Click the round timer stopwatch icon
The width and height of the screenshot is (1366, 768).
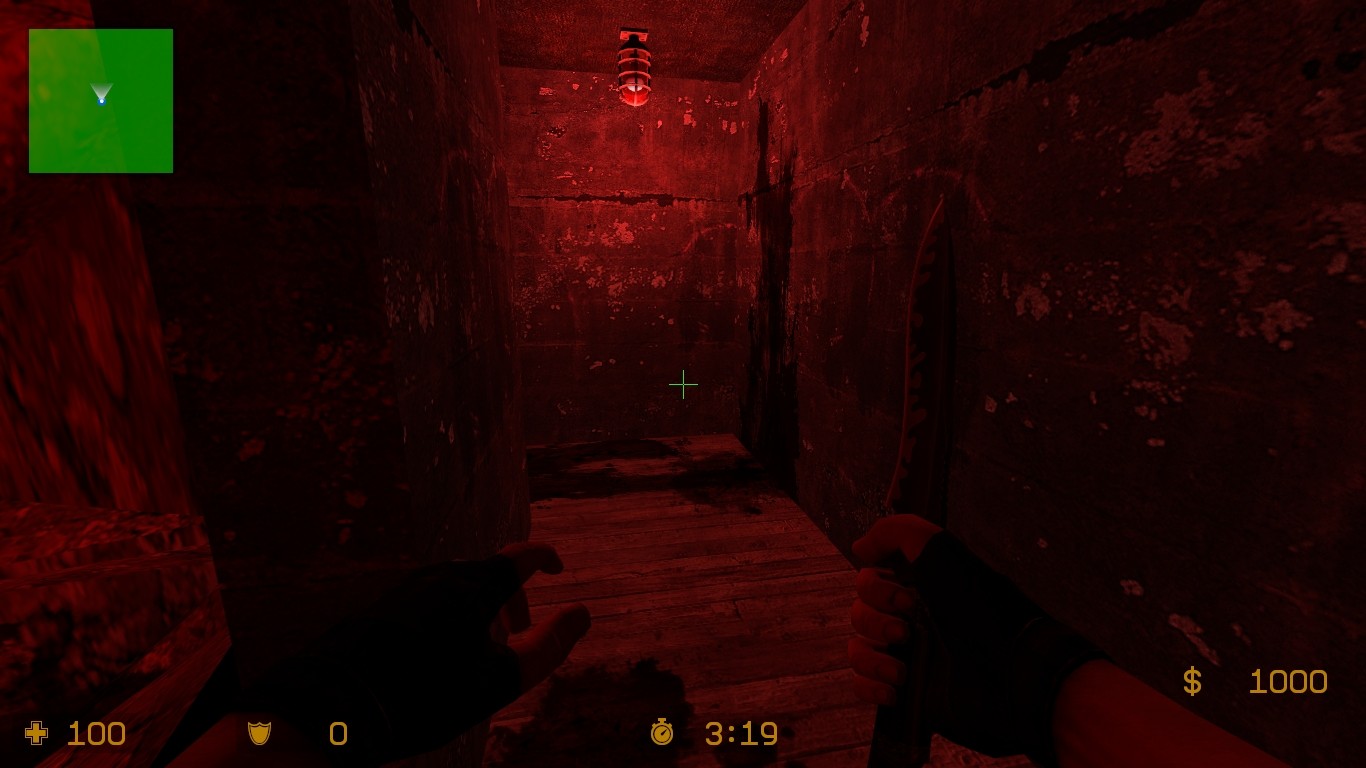pos(662,734)
